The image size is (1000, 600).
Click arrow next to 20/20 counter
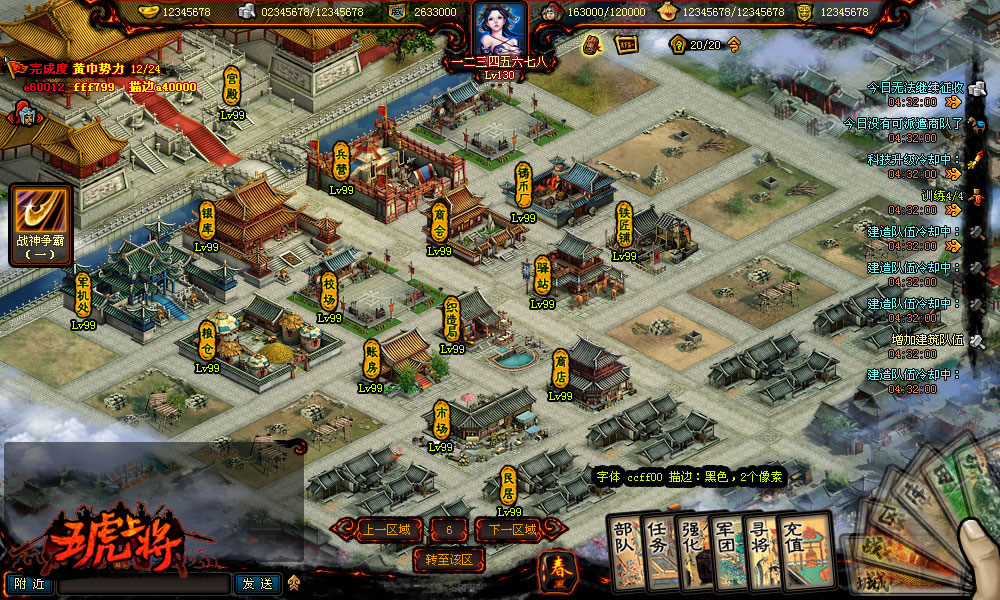pyautogui.click(x=734, y=45)
